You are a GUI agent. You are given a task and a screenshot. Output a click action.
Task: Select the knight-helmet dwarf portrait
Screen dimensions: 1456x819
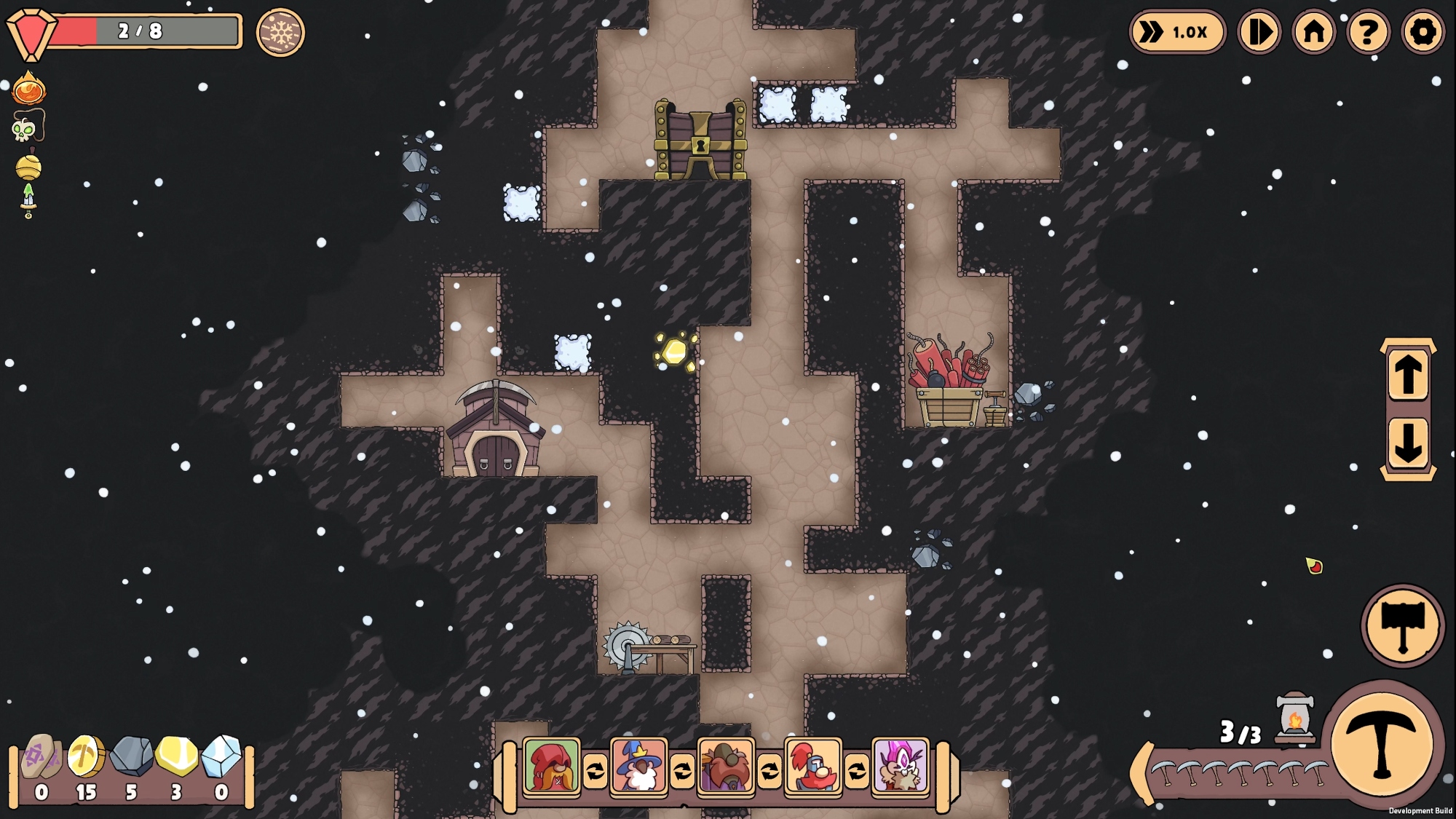[x=813, y=767]
